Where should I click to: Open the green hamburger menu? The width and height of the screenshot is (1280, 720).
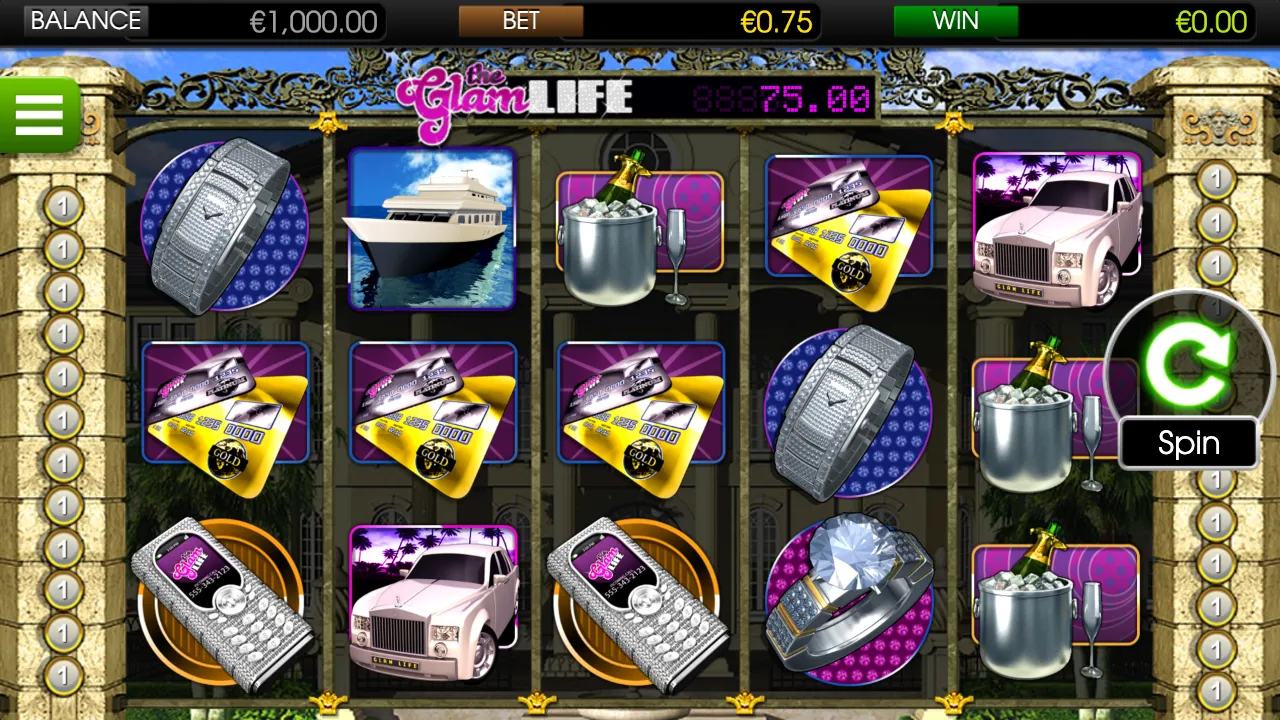39,115
